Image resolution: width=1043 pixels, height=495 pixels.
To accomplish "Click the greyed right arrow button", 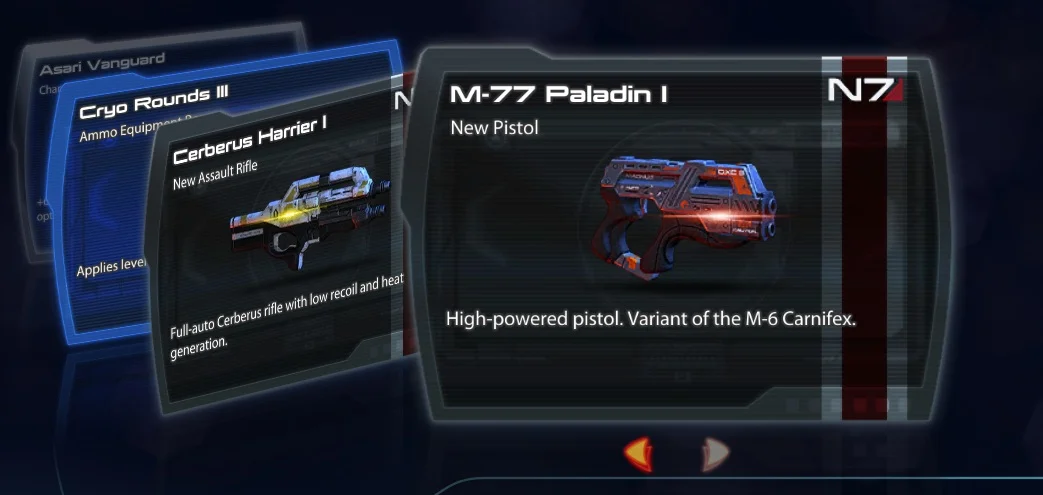I will (714, 454).
